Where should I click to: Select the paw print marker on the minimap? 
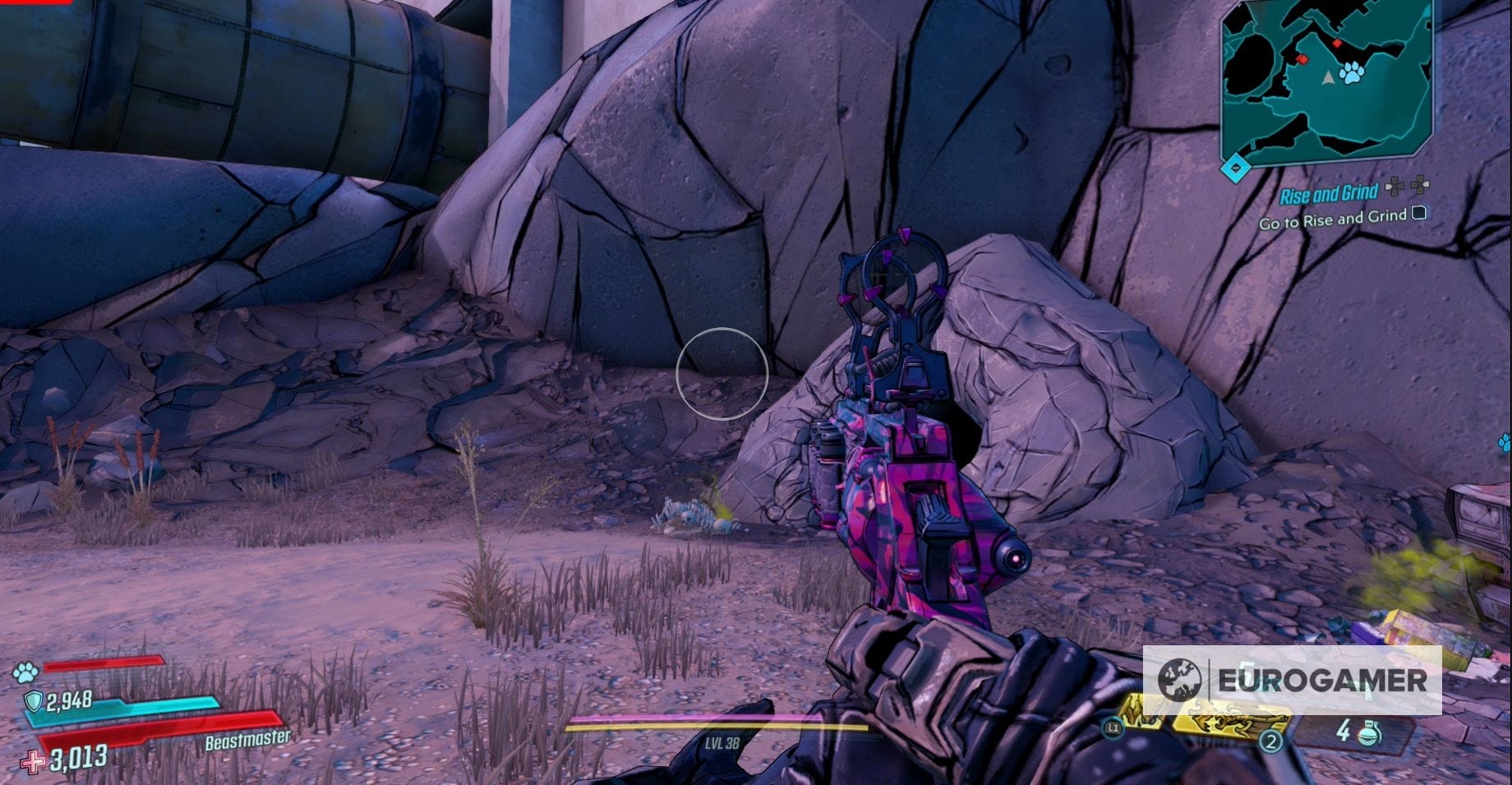(1353, 73)
